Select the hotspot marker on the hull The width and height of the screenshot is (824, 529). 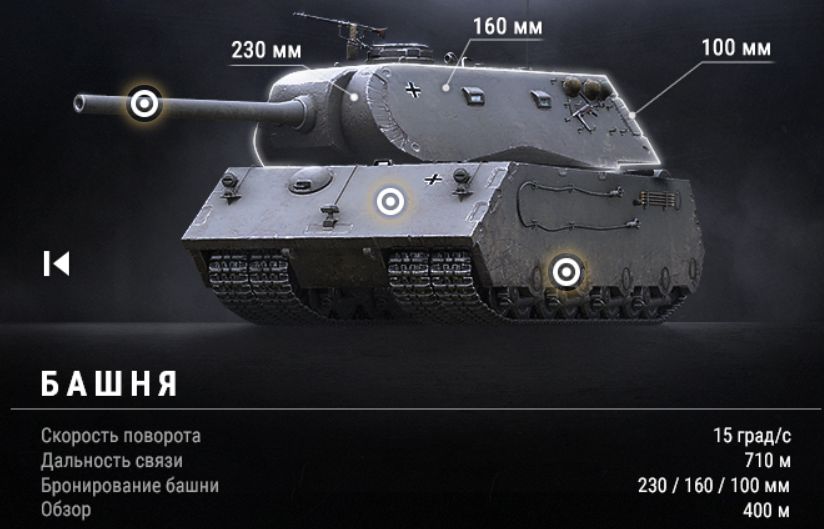pyautogui.click(x=390, y=202)
